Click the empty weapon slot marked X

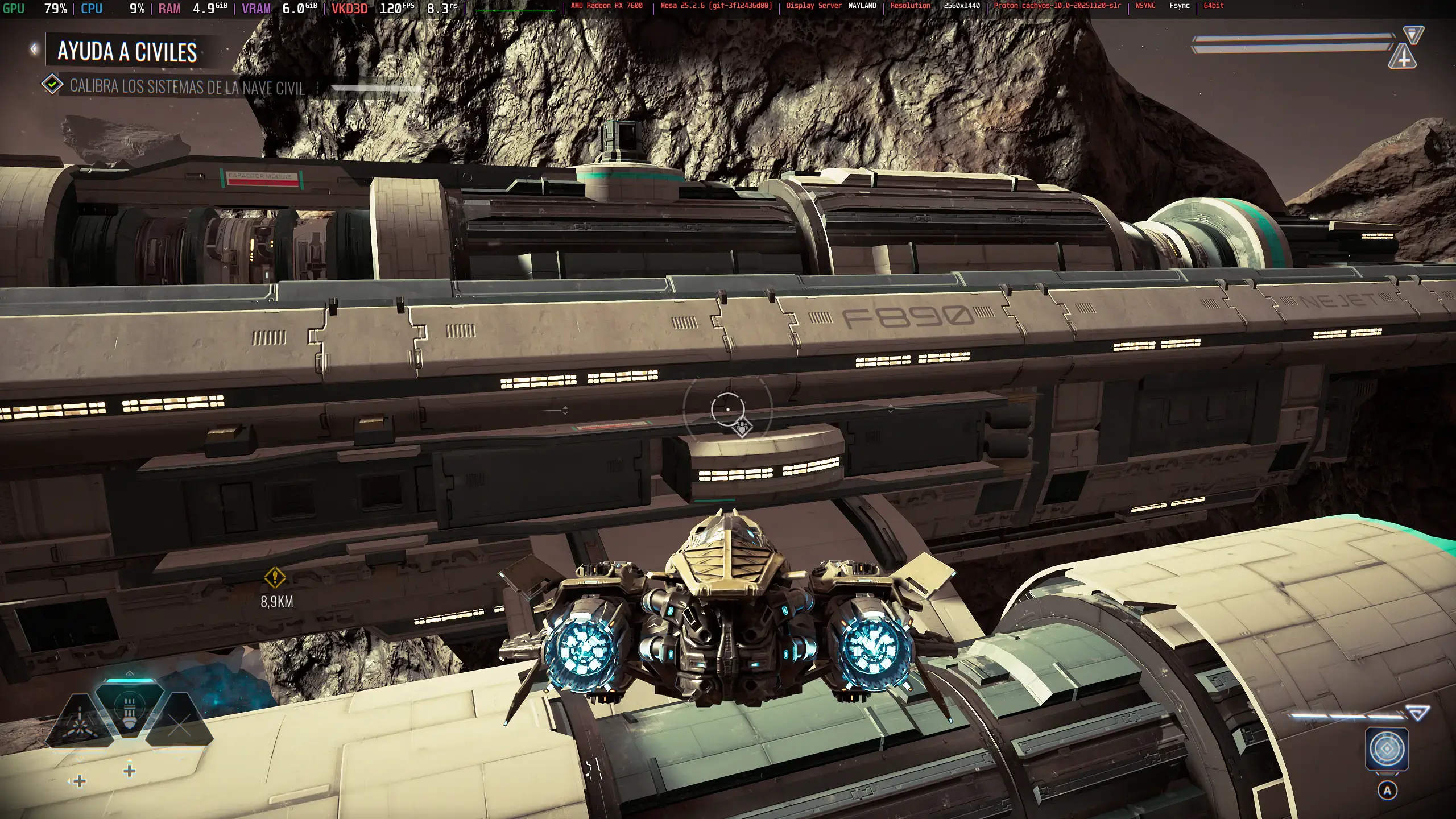[x=180, y=725]
